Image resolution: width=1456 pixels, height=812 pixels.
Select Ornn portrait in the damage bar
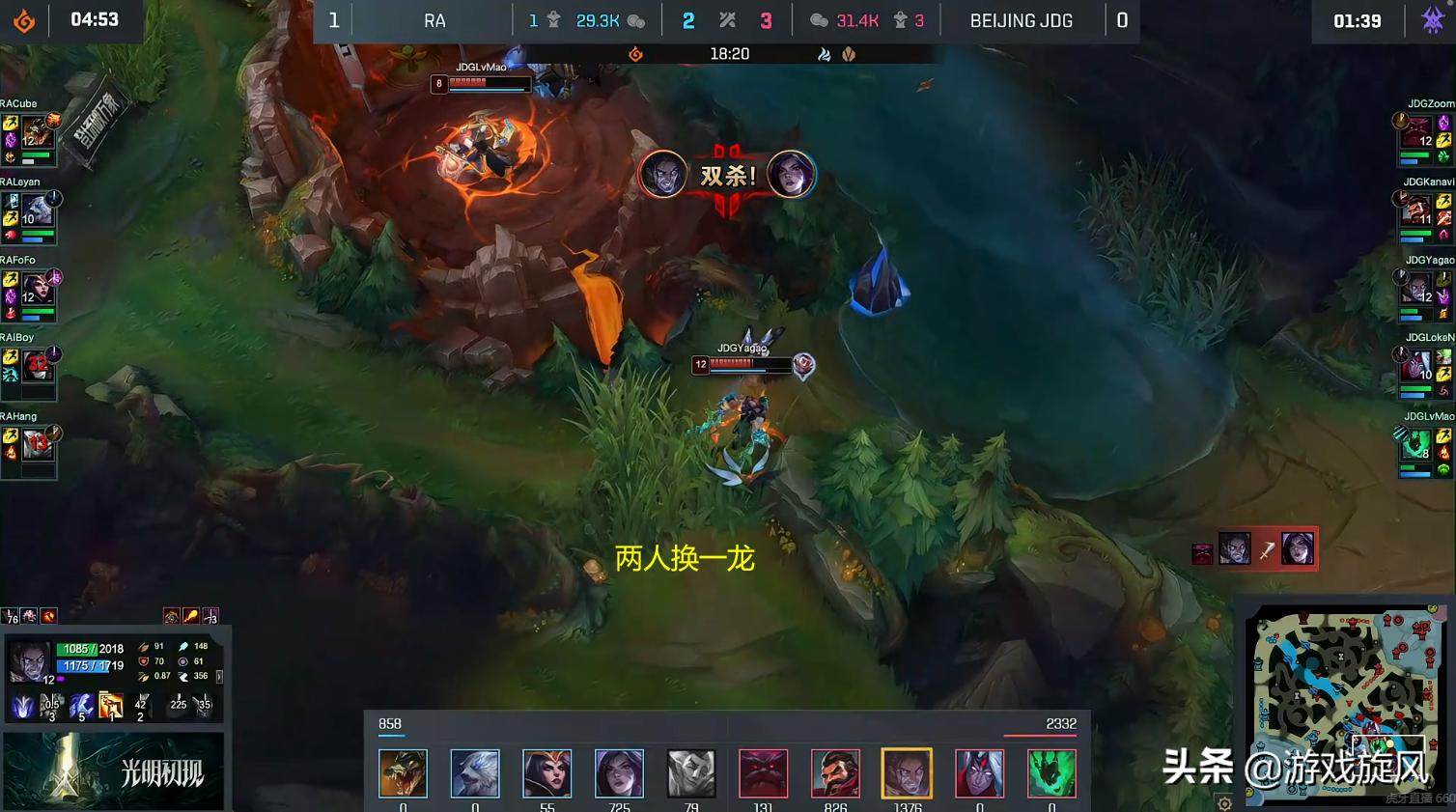pos(763,773)
